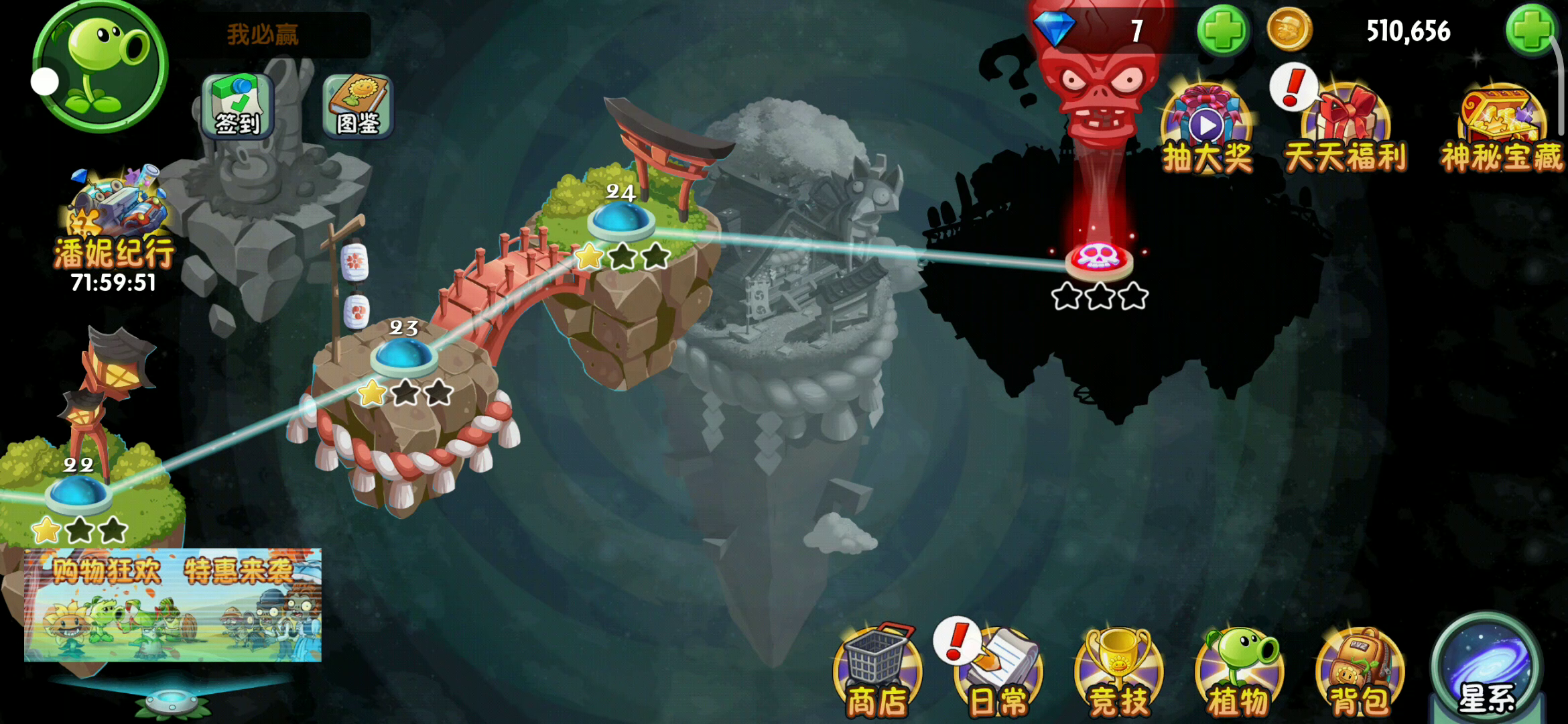Add more blue gems
This screenshot has height=724, width=1568.
(1222, 31)
